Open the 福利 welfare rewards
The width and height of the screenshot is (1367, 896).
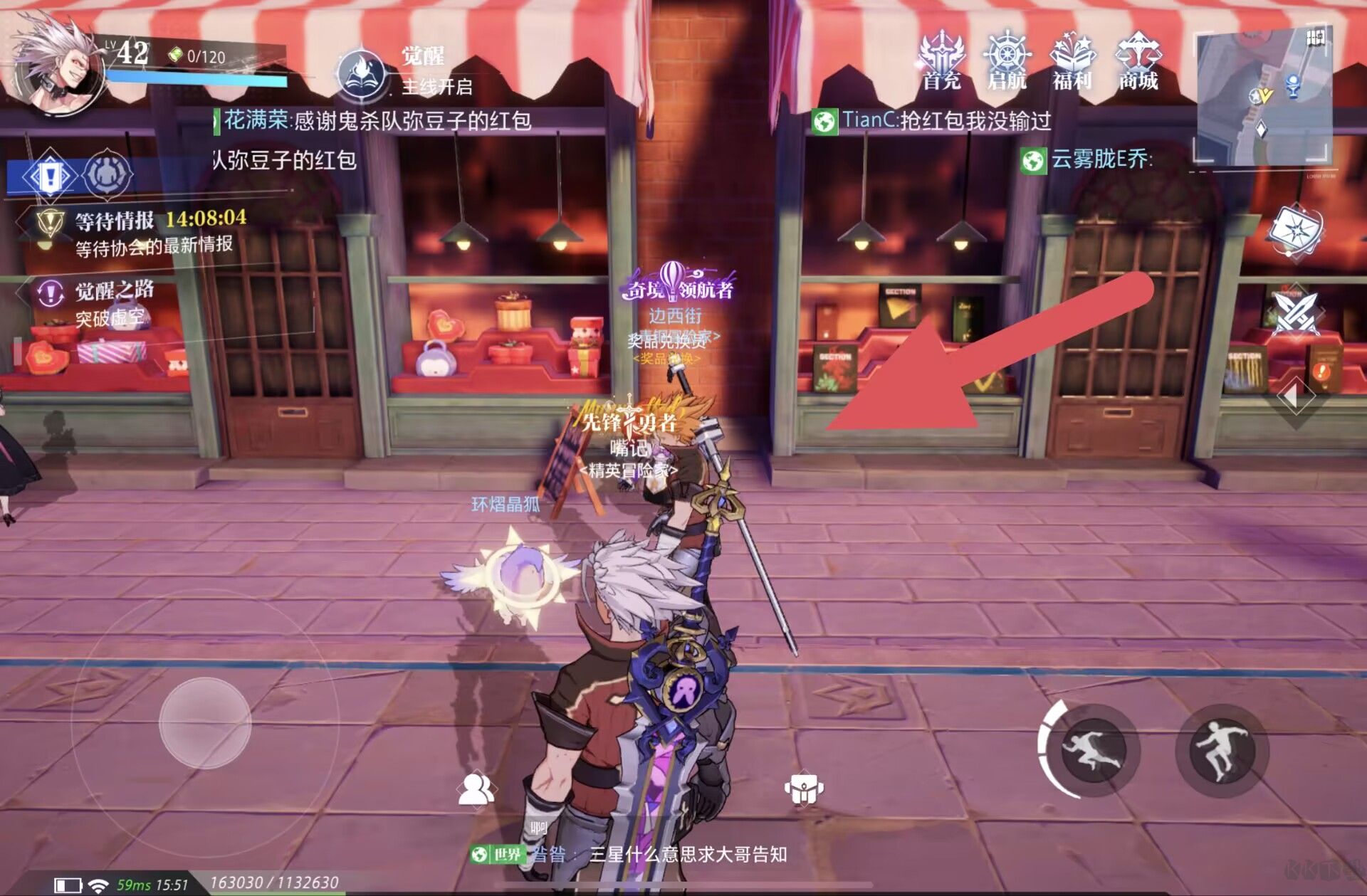(1072, 61)
